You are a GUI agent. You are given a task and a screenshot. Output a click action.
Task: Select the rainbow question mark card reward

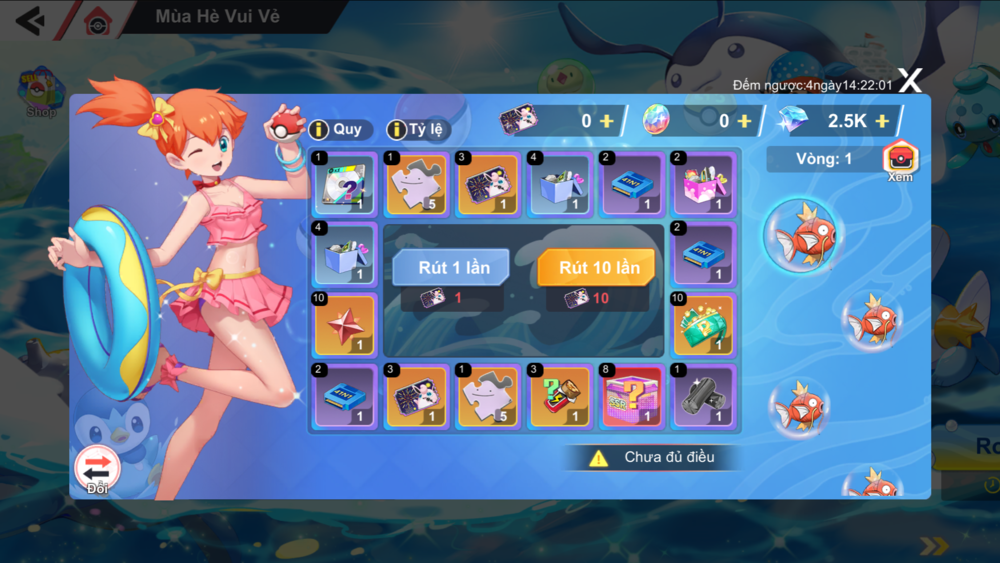[344, 184]
